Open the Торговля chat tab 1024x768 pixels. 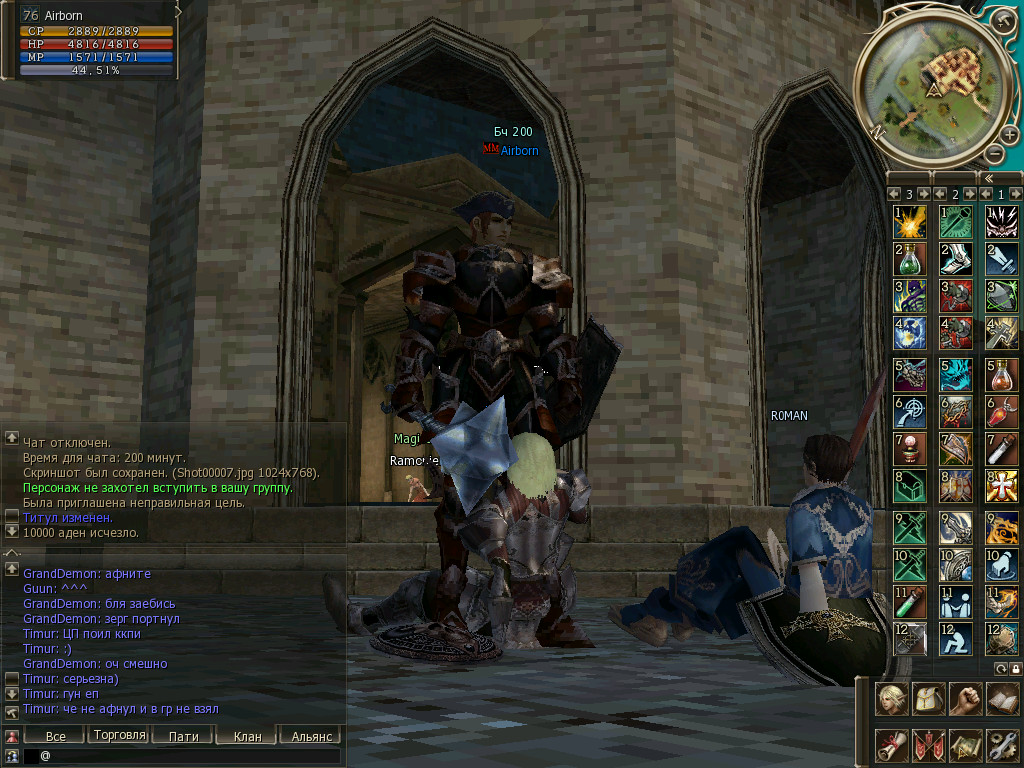119,735
